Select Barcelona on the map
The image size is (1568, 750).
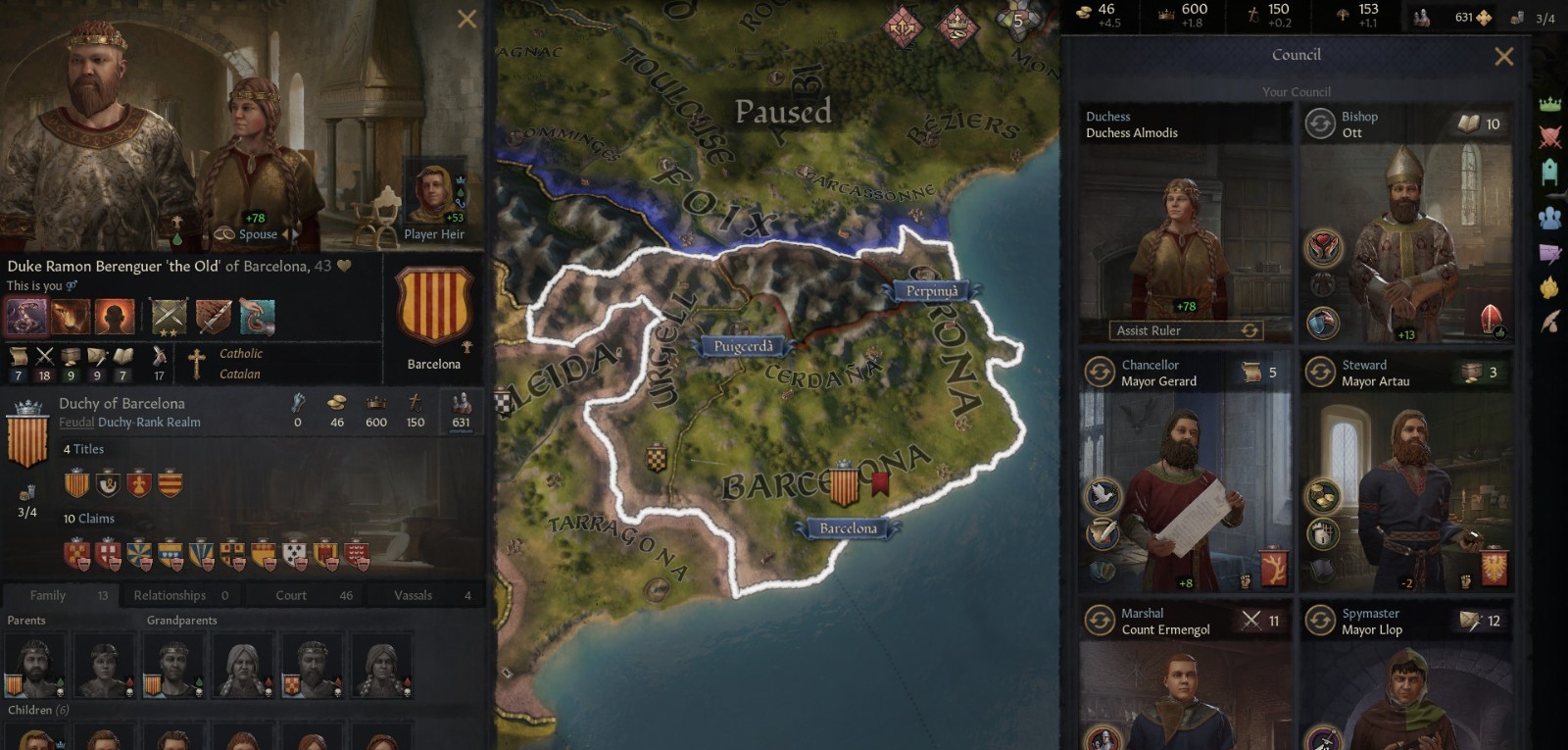tap(849, 527)
